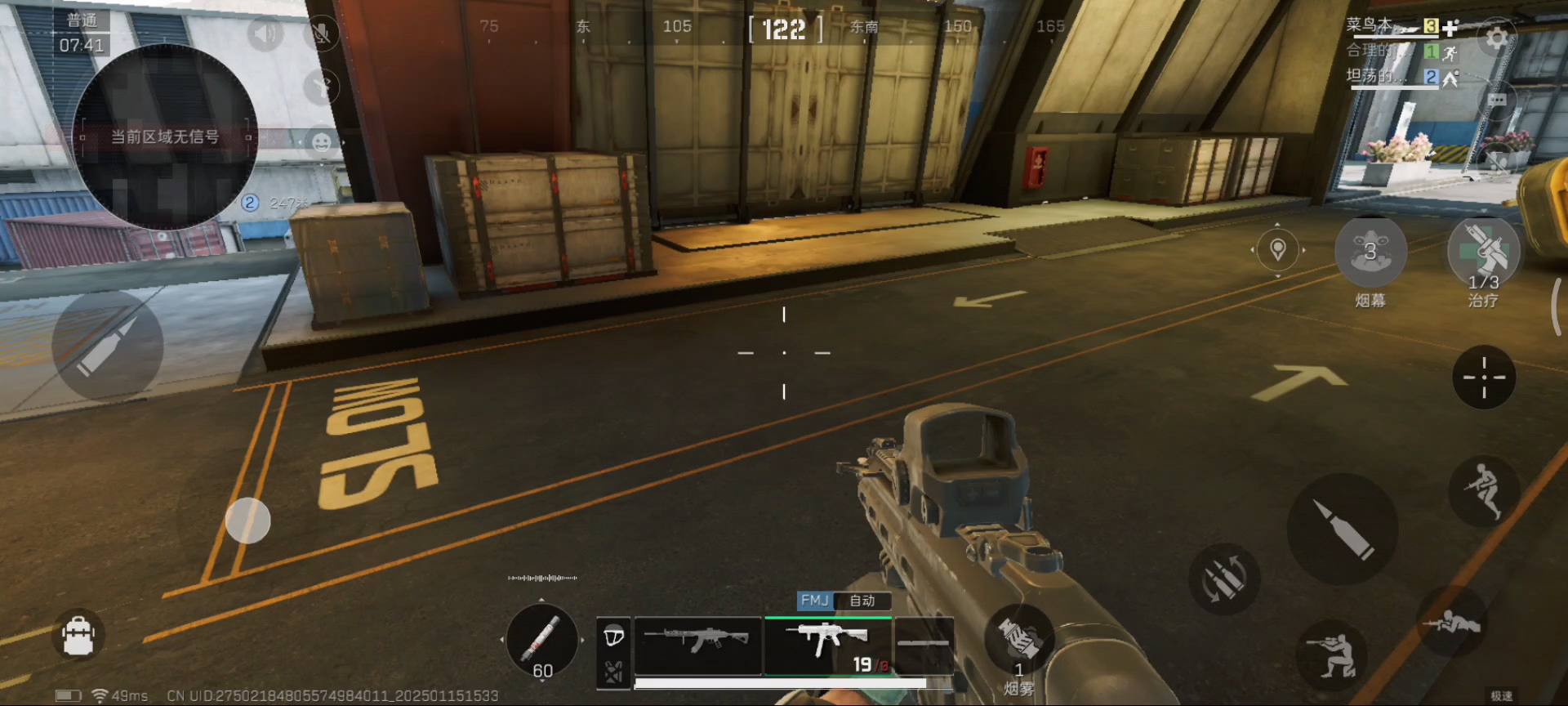Screen dimensions: 1568x706
Task: Open the settings gear menu
Action: [x=1496, y=38]
